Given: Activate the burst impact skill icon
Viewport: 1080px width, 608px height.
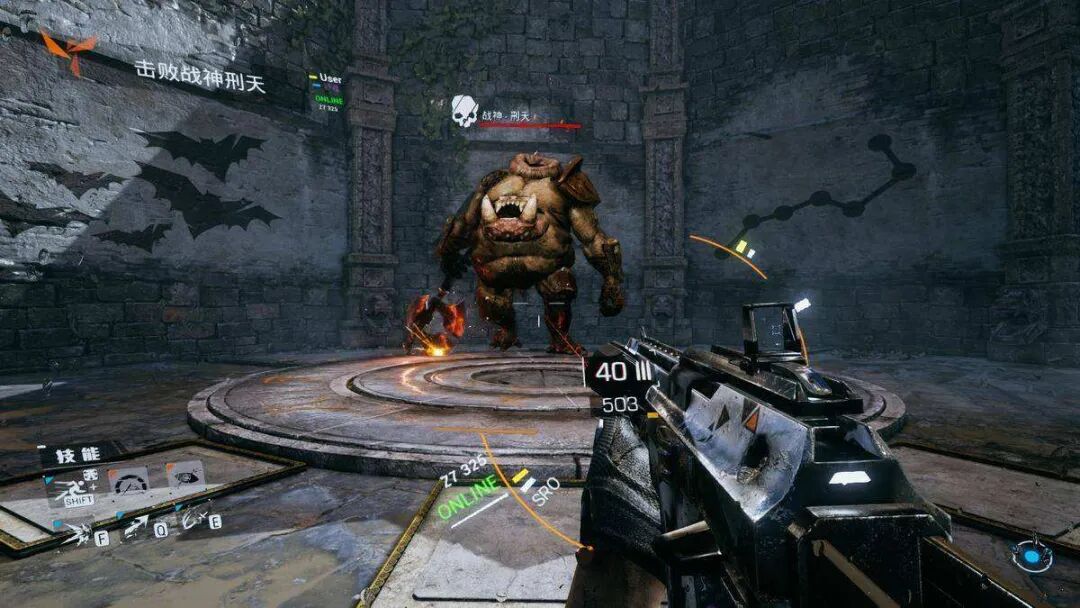Looking at the screenshot, I should click(78, 534).
